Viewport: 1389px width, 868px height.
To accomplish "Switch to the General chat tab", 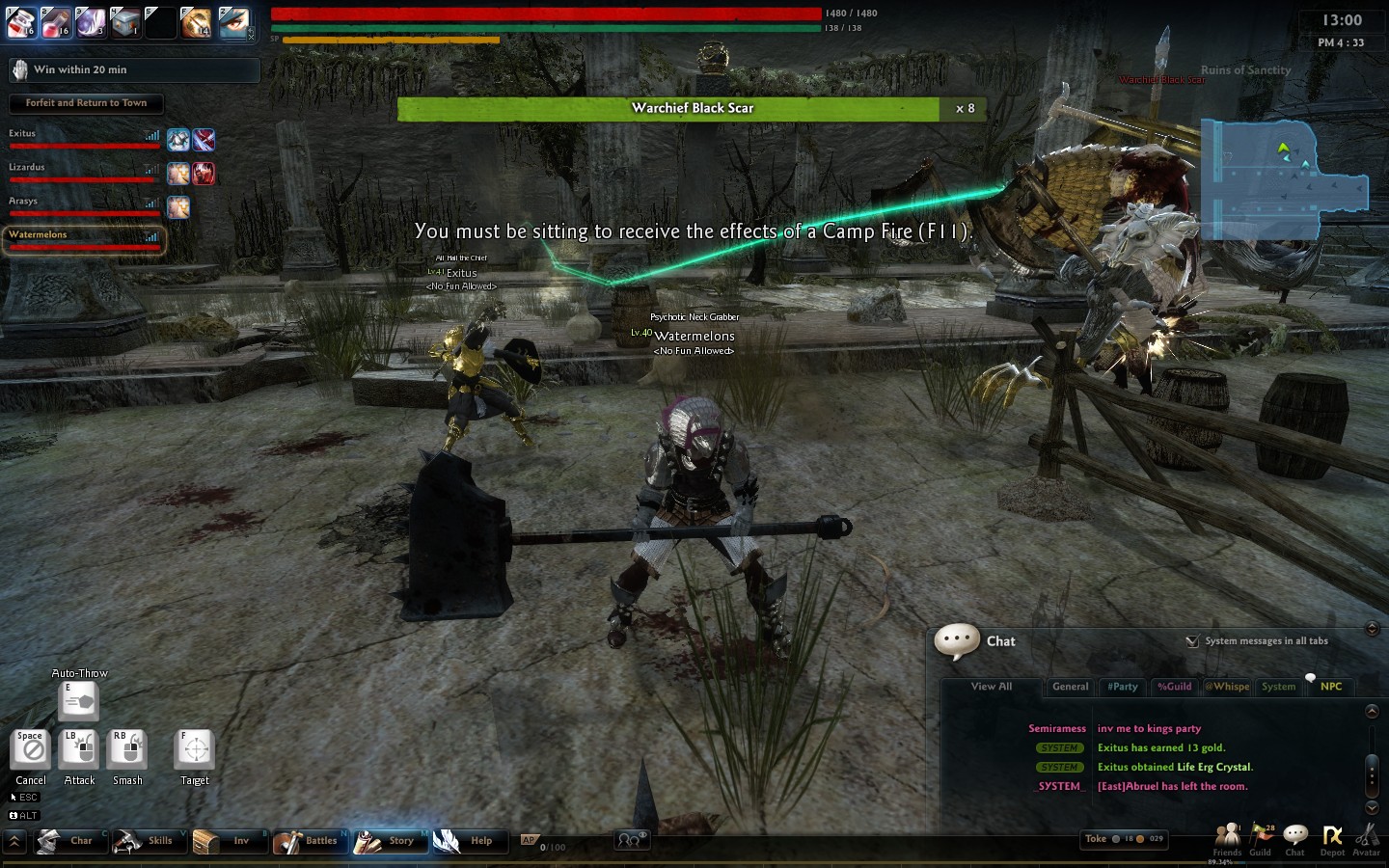I will click(x=1070, y=687).
